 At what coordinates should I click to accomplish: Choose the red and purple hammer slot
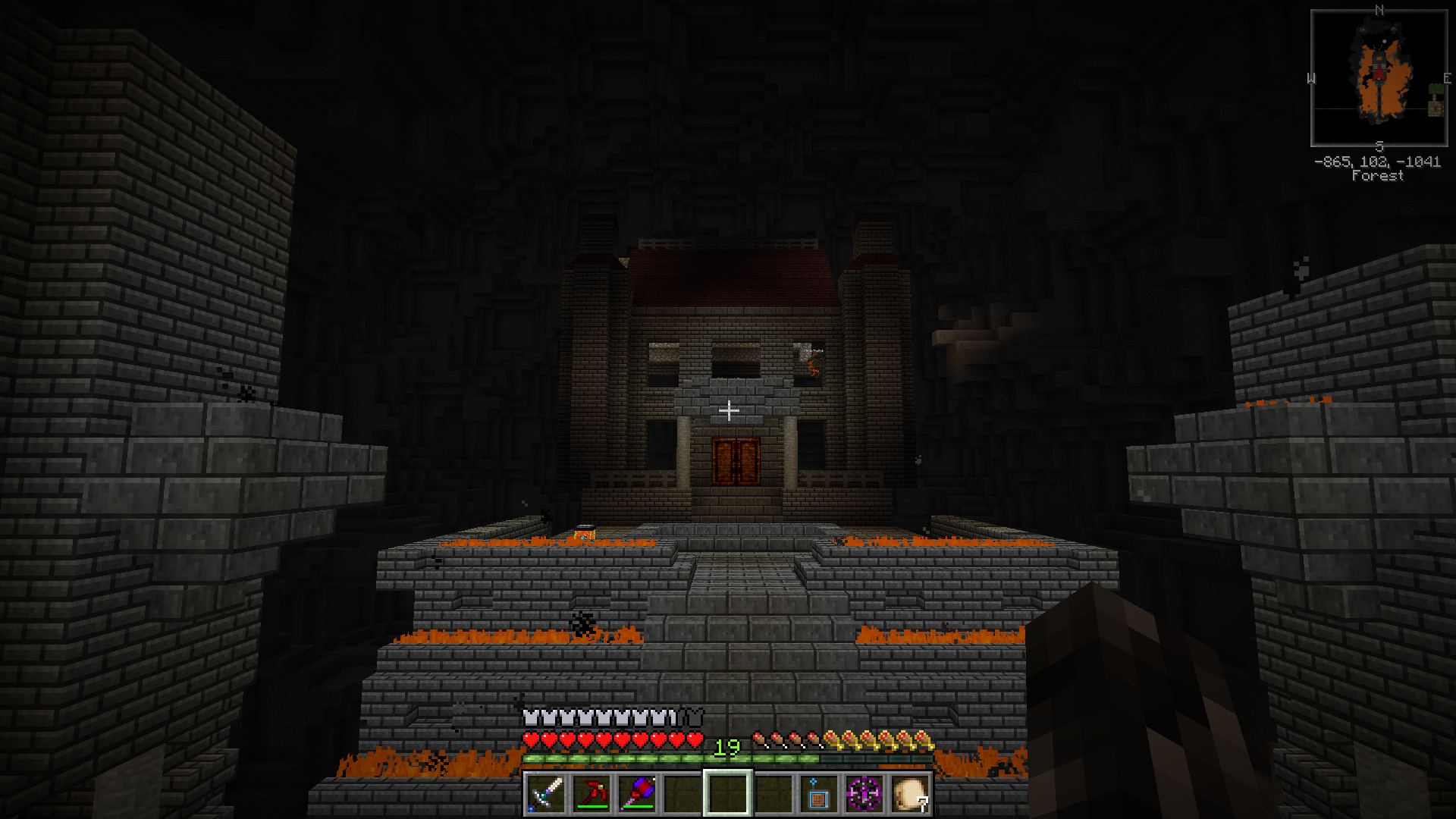637,793
